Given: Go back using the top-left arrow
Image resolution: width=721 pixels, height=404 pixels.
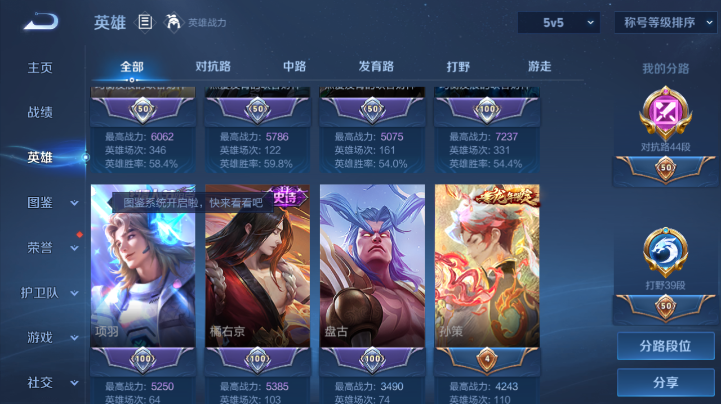Looking at the screenshot, I should [x=41, y=21].
